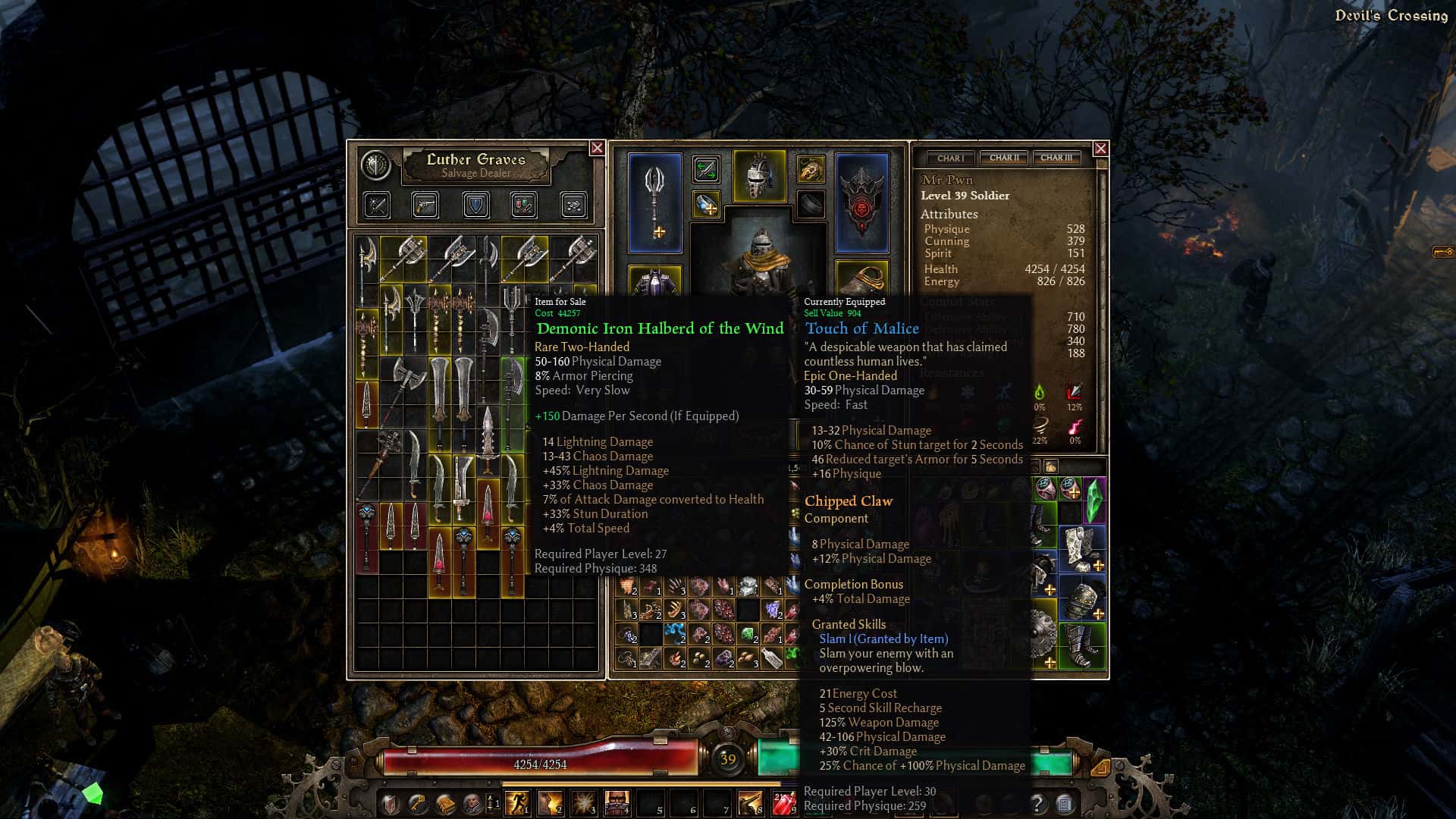This screenshot has height=819, width=1456.
Task: Open the tome icon on the lower HUD bar
Action: pos(444,803)
